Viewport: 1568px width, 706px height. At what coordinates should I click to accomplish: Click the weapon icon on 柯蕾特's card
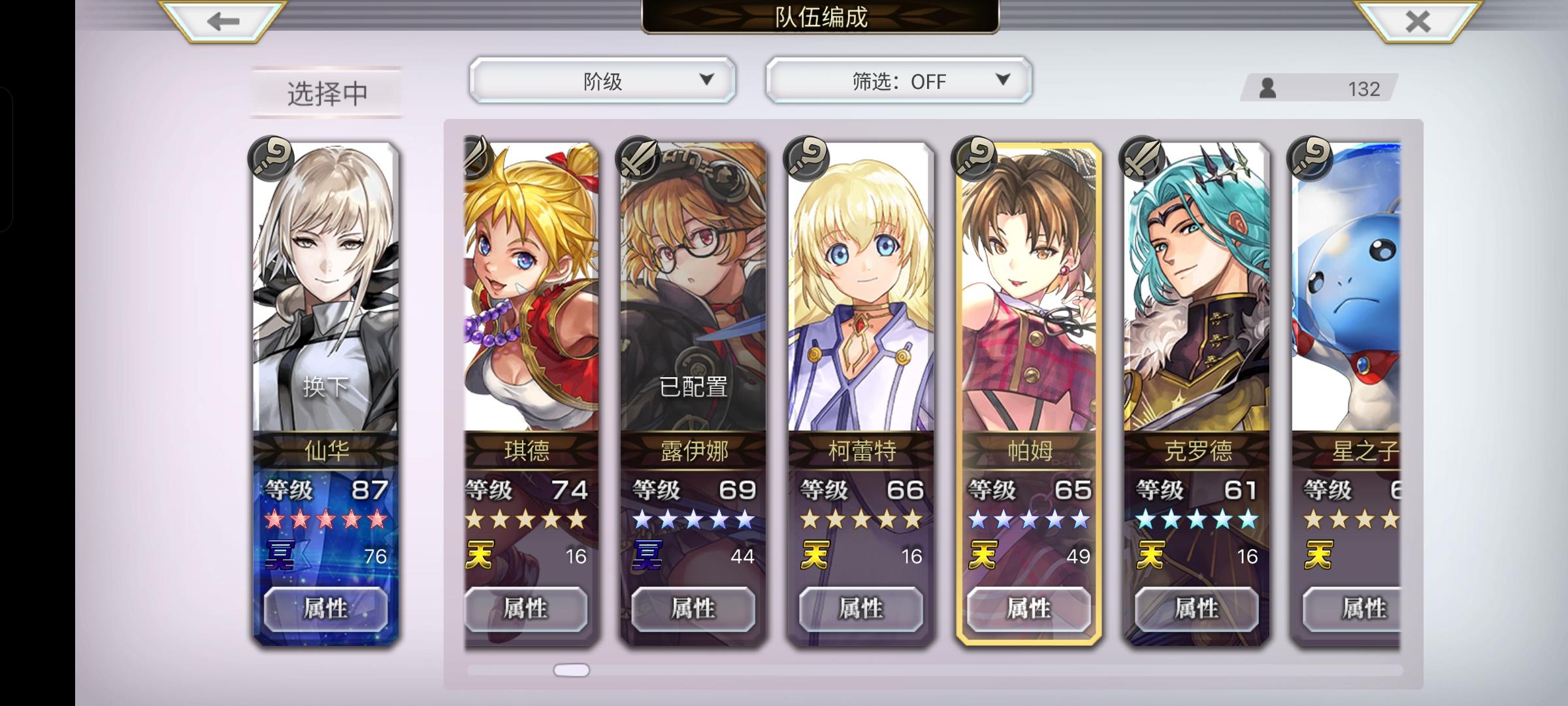[808, 158]
